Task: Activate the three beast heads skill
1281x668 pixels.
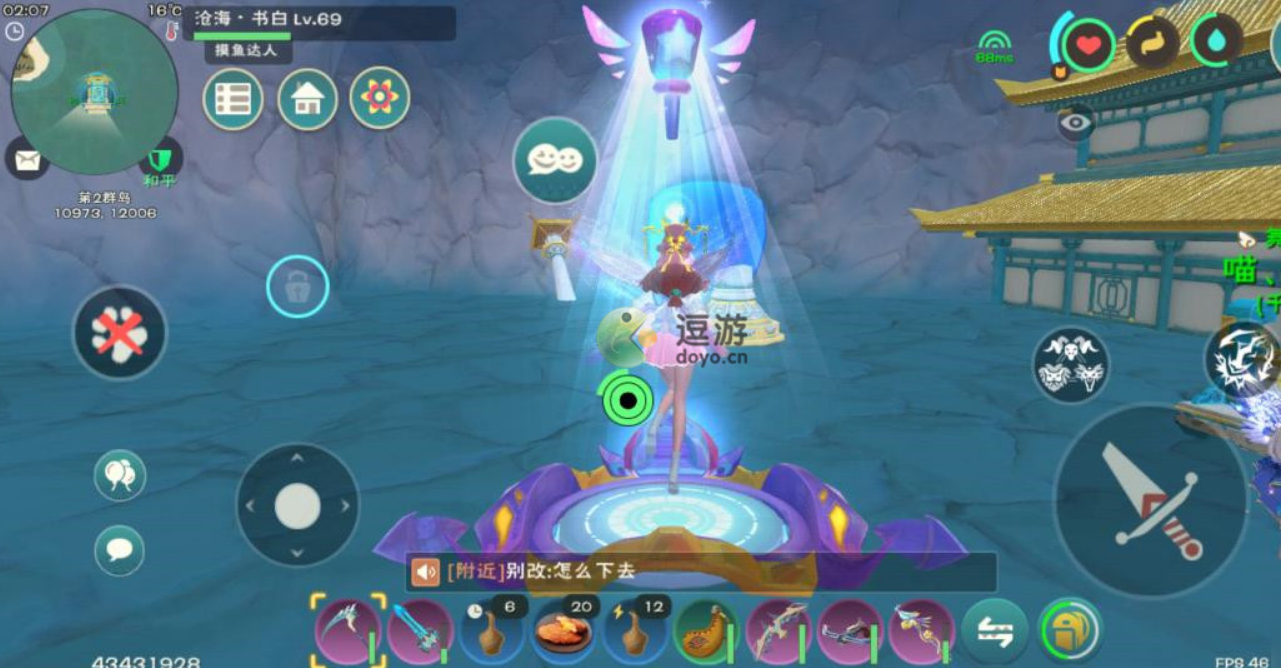Action: [1071, 365]
